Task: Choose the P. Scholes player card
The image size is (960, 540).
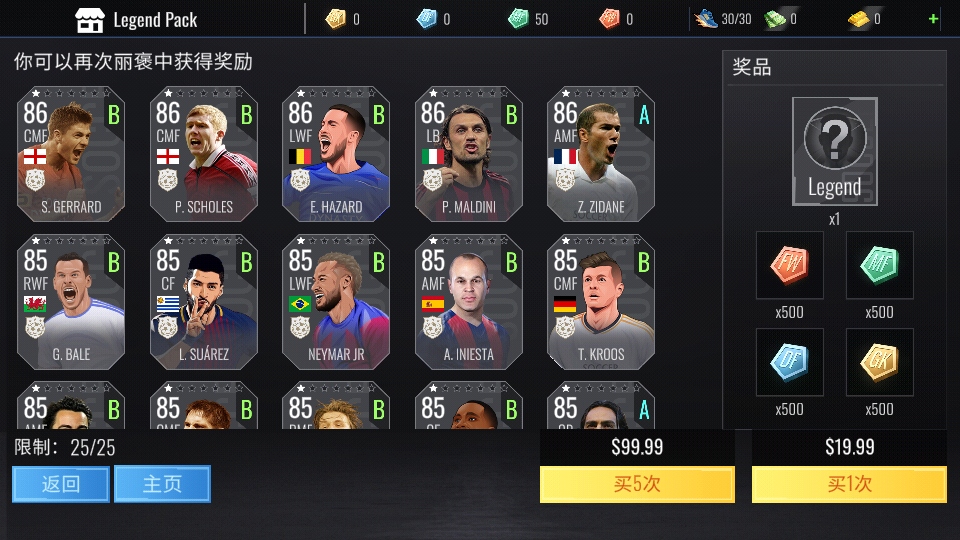Action: pos(204,155)
